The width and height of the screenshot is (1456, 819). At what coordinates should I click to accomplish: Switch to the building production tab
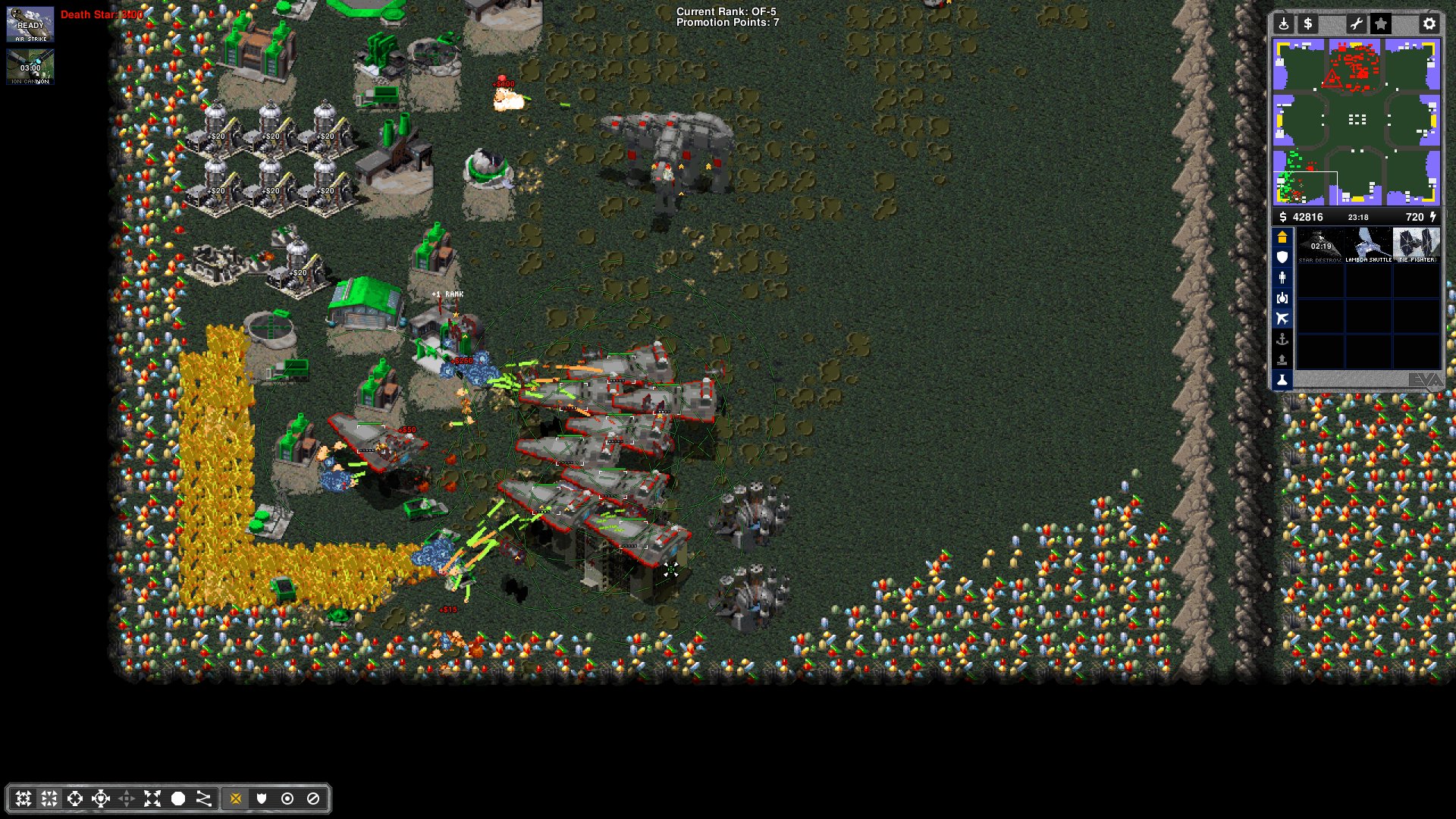pyautogui.click(x=1282, y=237)
